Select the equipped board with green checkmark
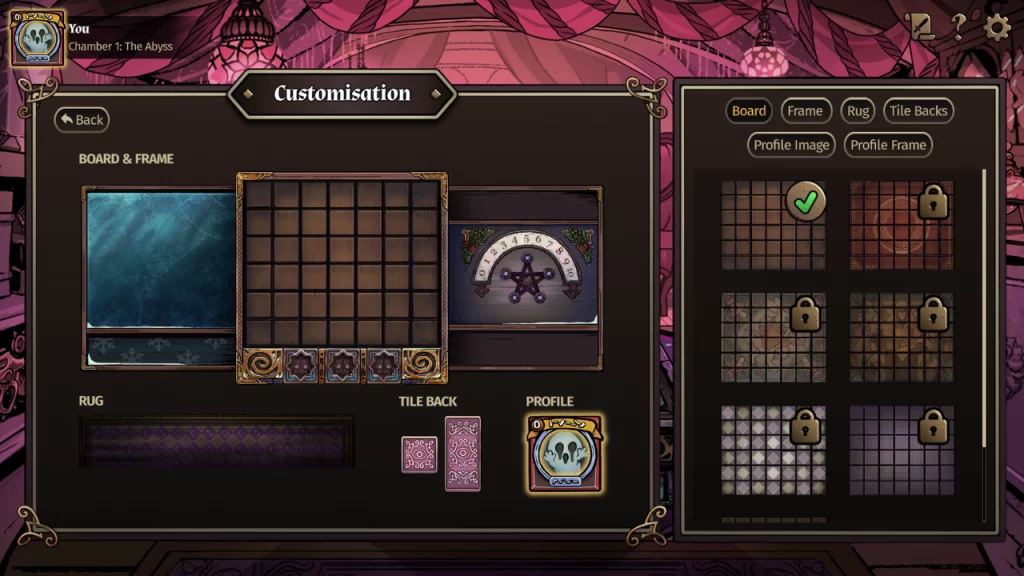 point(773,225)
